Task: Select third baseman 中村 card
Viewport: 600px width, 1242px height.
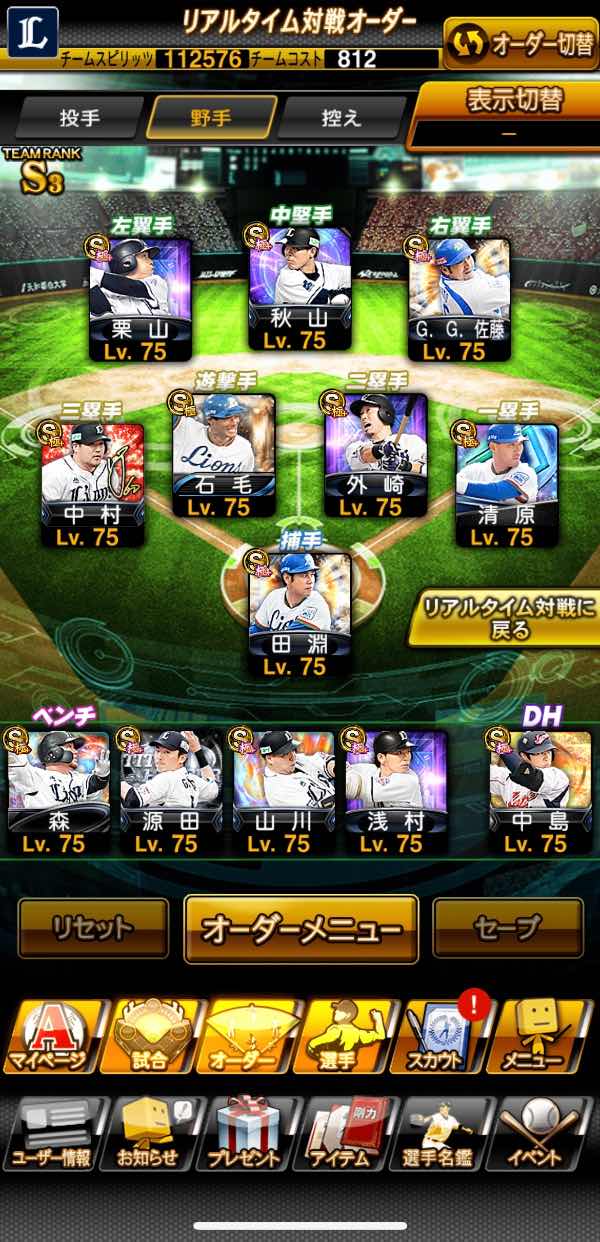Action: pos(93,485)
